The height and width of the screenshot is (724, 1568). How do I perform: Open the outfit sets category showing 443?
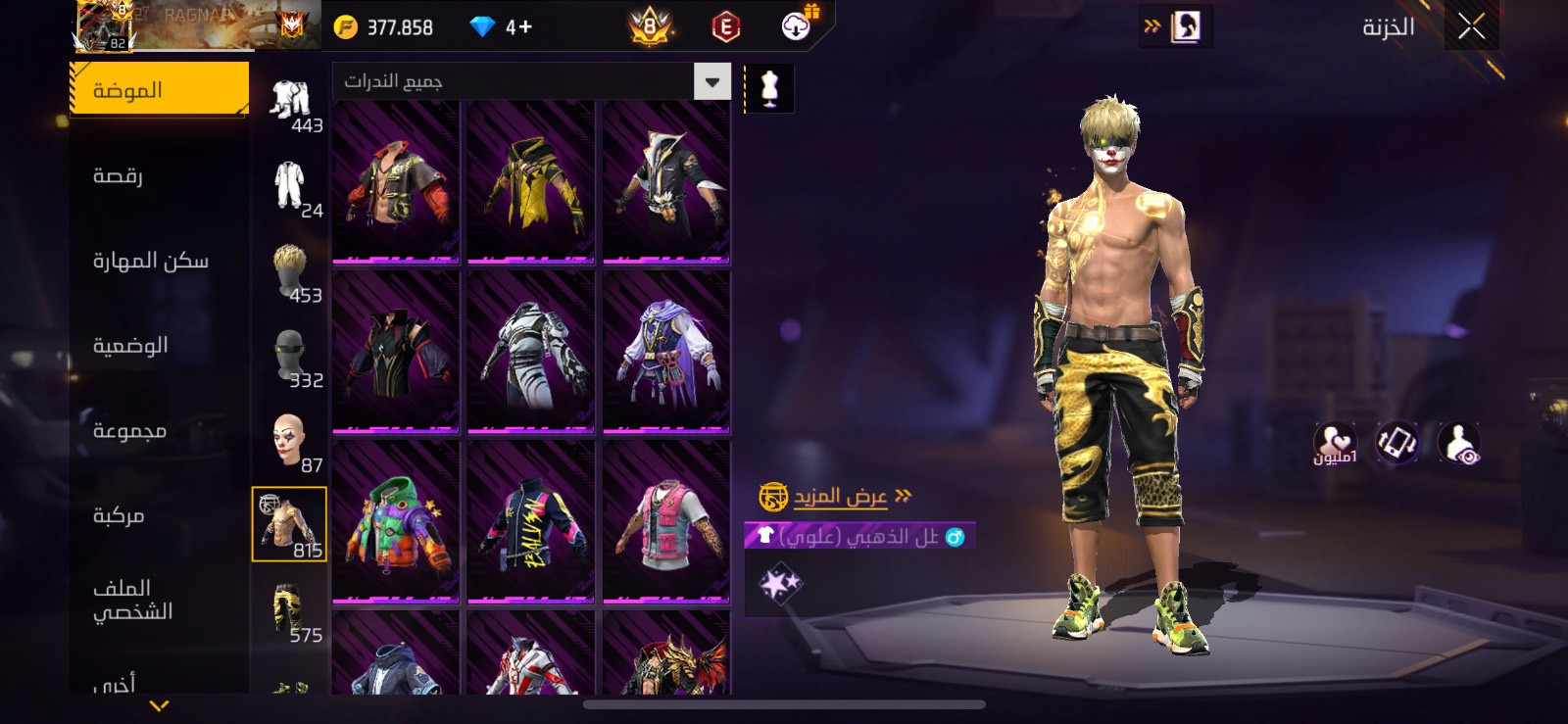pos(290,102)
